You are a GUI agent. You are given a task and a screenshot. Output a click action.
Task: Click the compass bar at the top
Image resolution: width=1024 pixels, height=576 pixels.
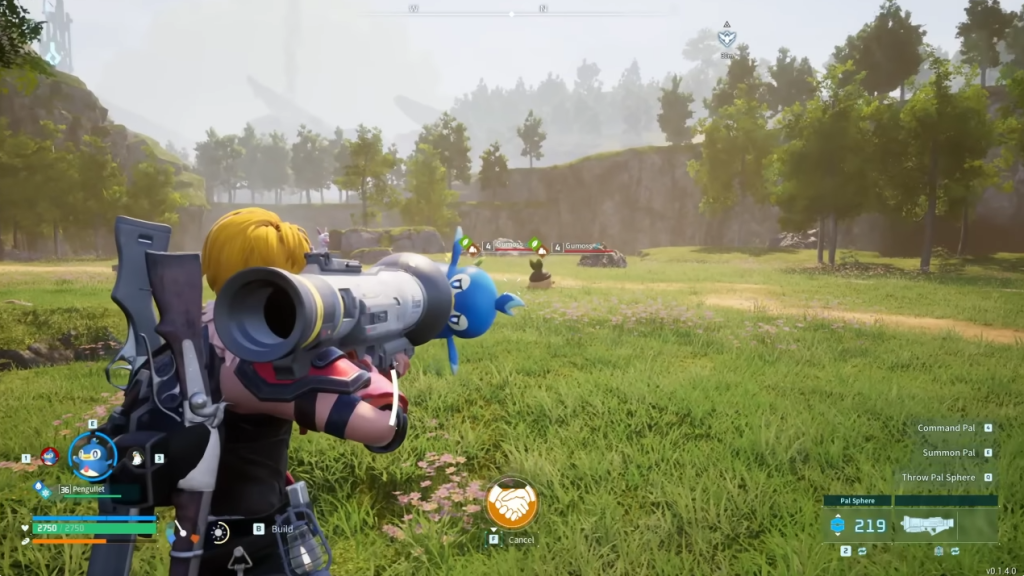tap(512, 12)
